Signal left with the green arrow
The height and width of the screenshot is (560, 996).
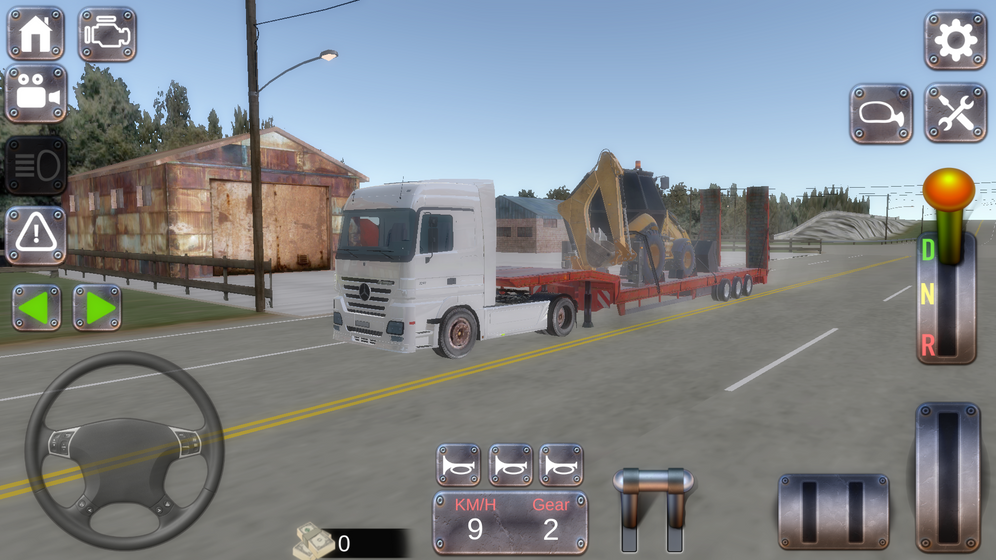coord(37,308)
